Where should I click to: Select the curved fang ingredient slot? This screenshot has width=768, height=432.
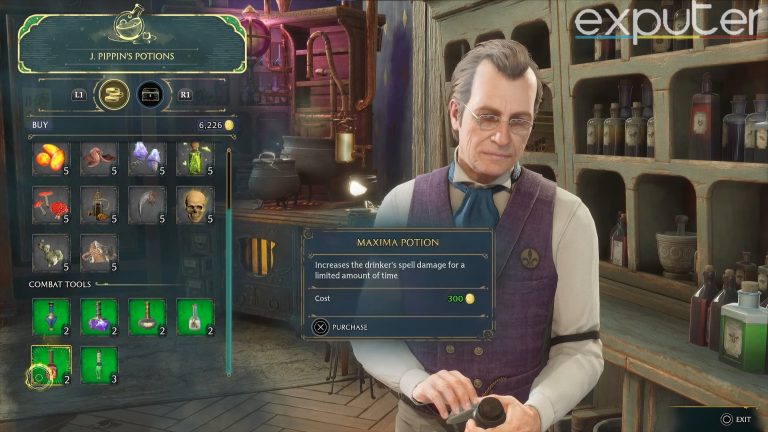(x=147, y=204)
